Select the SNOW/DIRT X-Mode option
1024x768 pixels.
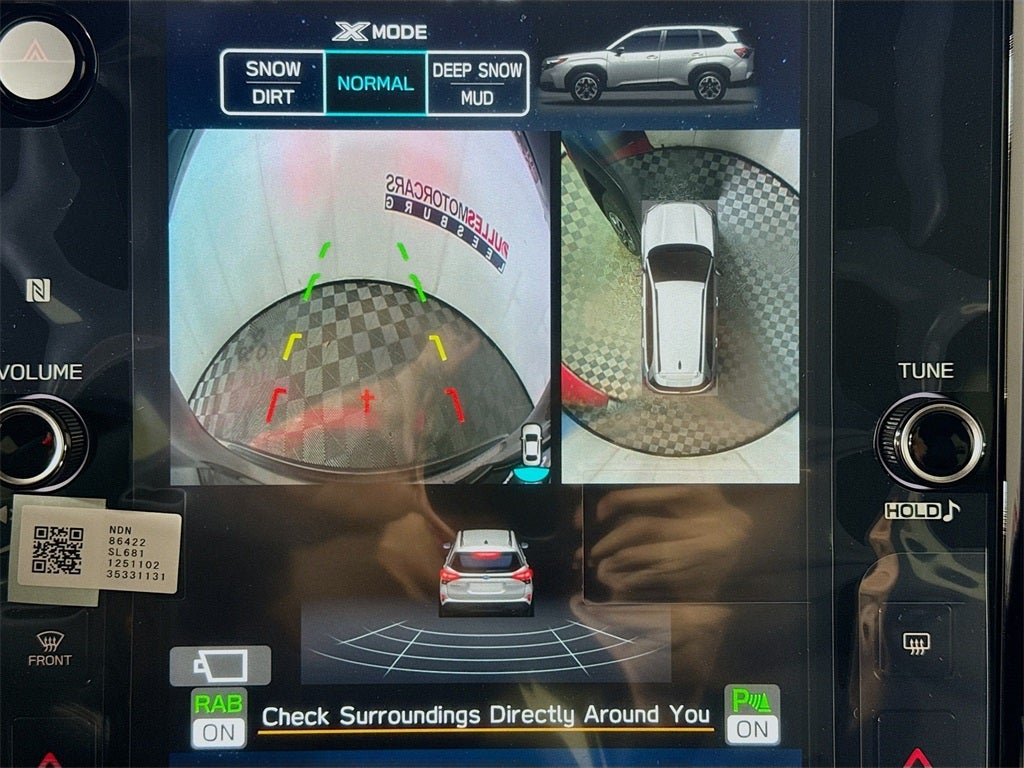(273, 83)
